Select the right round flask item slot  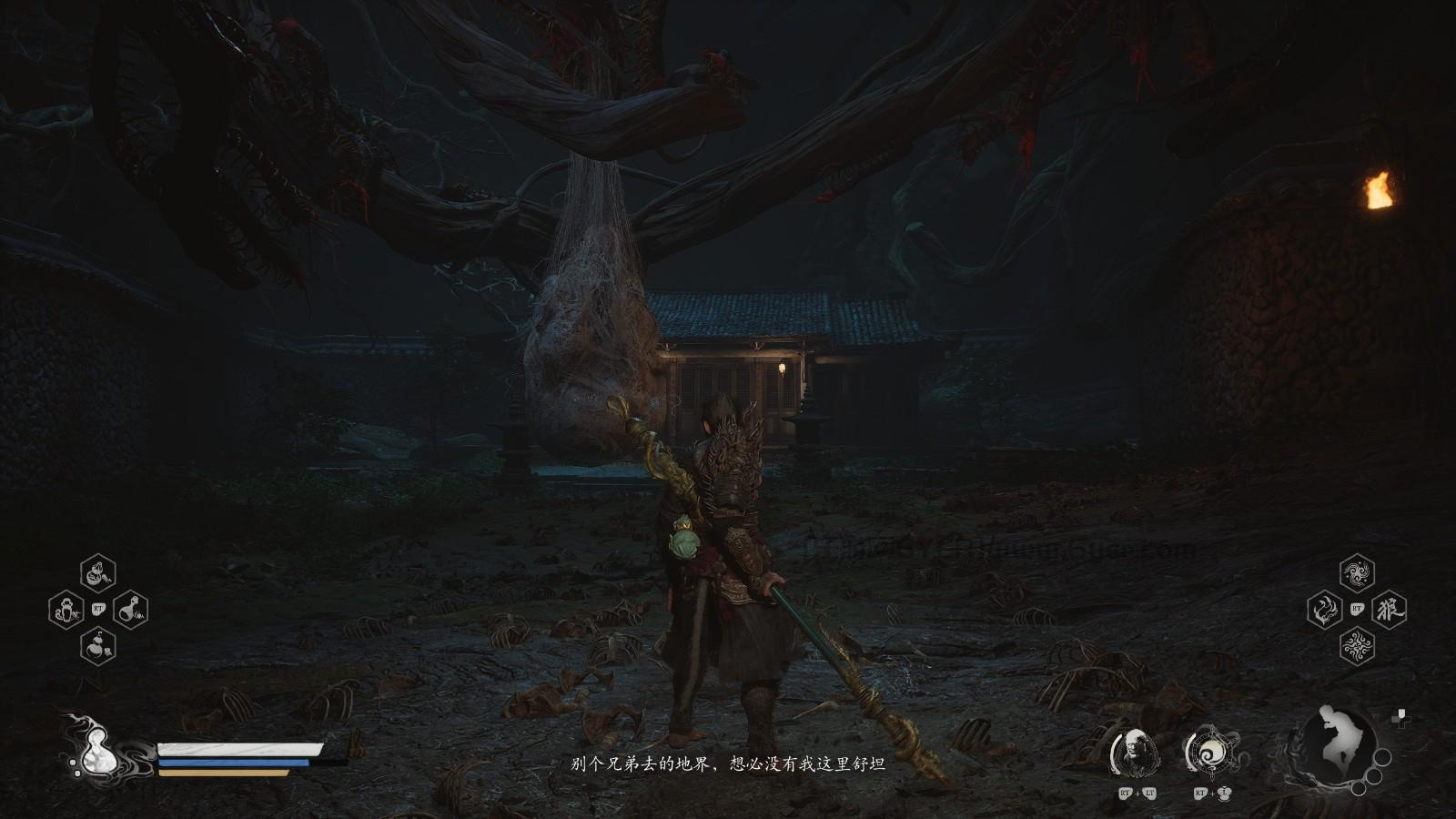click(x=131, y=609)
